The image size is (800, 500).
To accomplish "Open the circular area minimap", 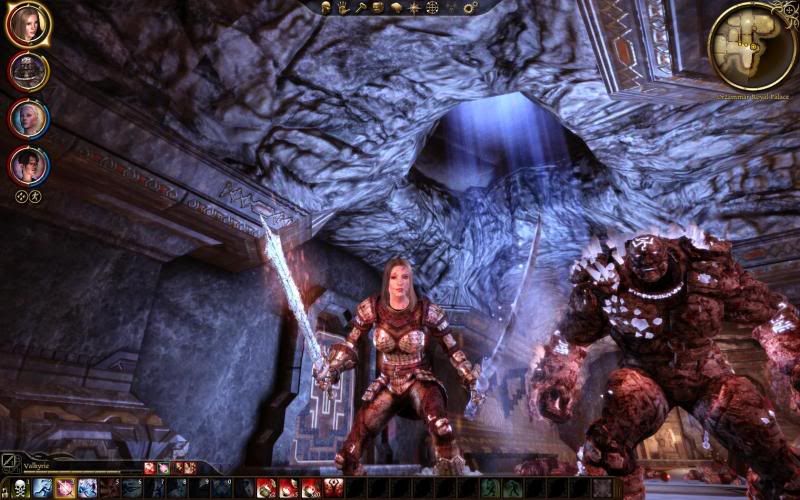I will click(752, 44).
